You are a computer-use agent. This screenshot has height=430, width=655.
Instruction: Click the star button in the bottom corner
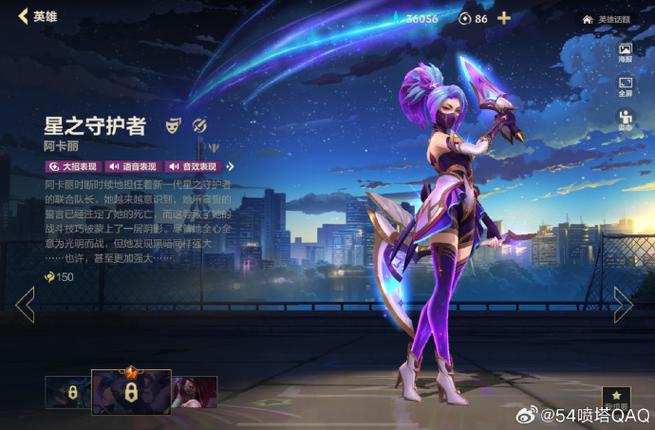click(x=617, y=398)
